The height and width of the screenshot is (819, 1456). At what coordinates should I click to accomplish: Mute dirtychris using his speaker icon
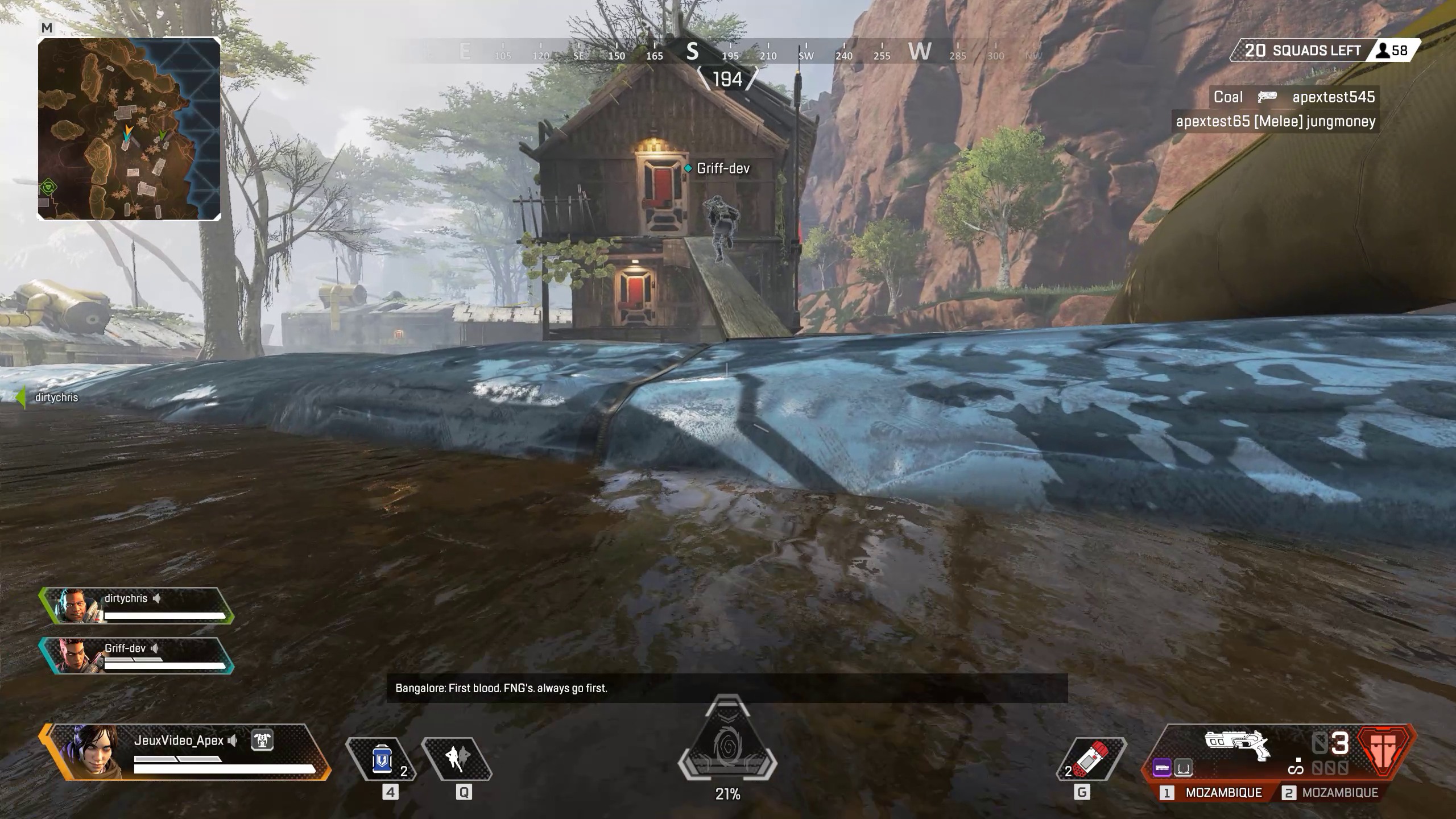coord(156,598)
